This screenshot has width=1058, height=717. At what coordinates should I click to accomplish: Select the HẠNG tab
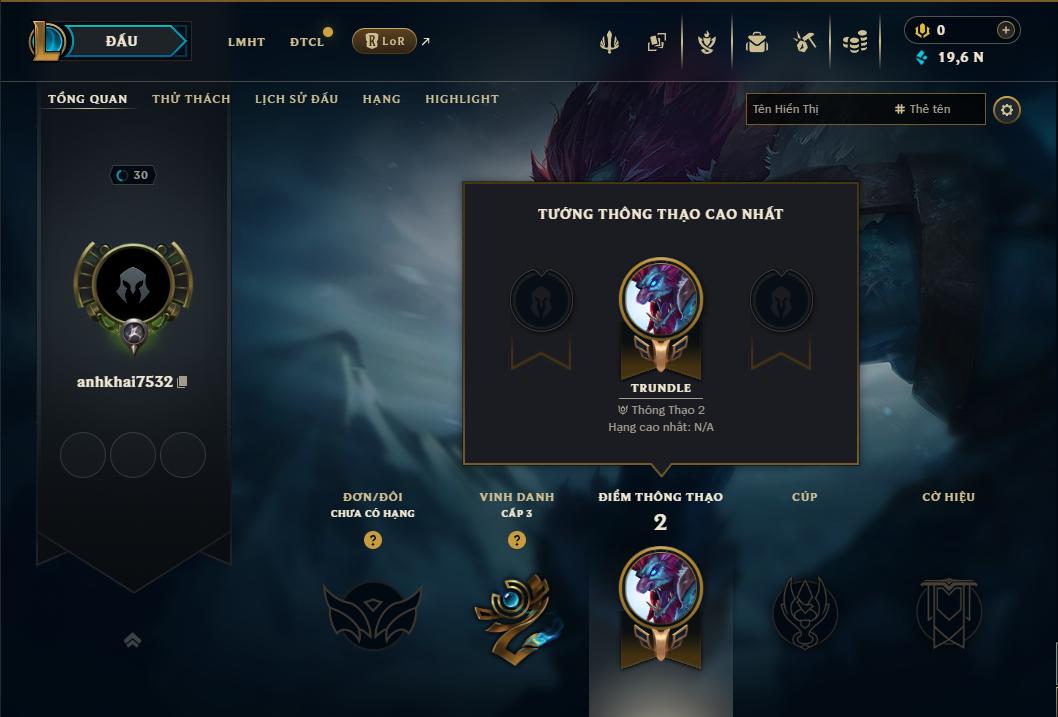[x=381, y=99]
